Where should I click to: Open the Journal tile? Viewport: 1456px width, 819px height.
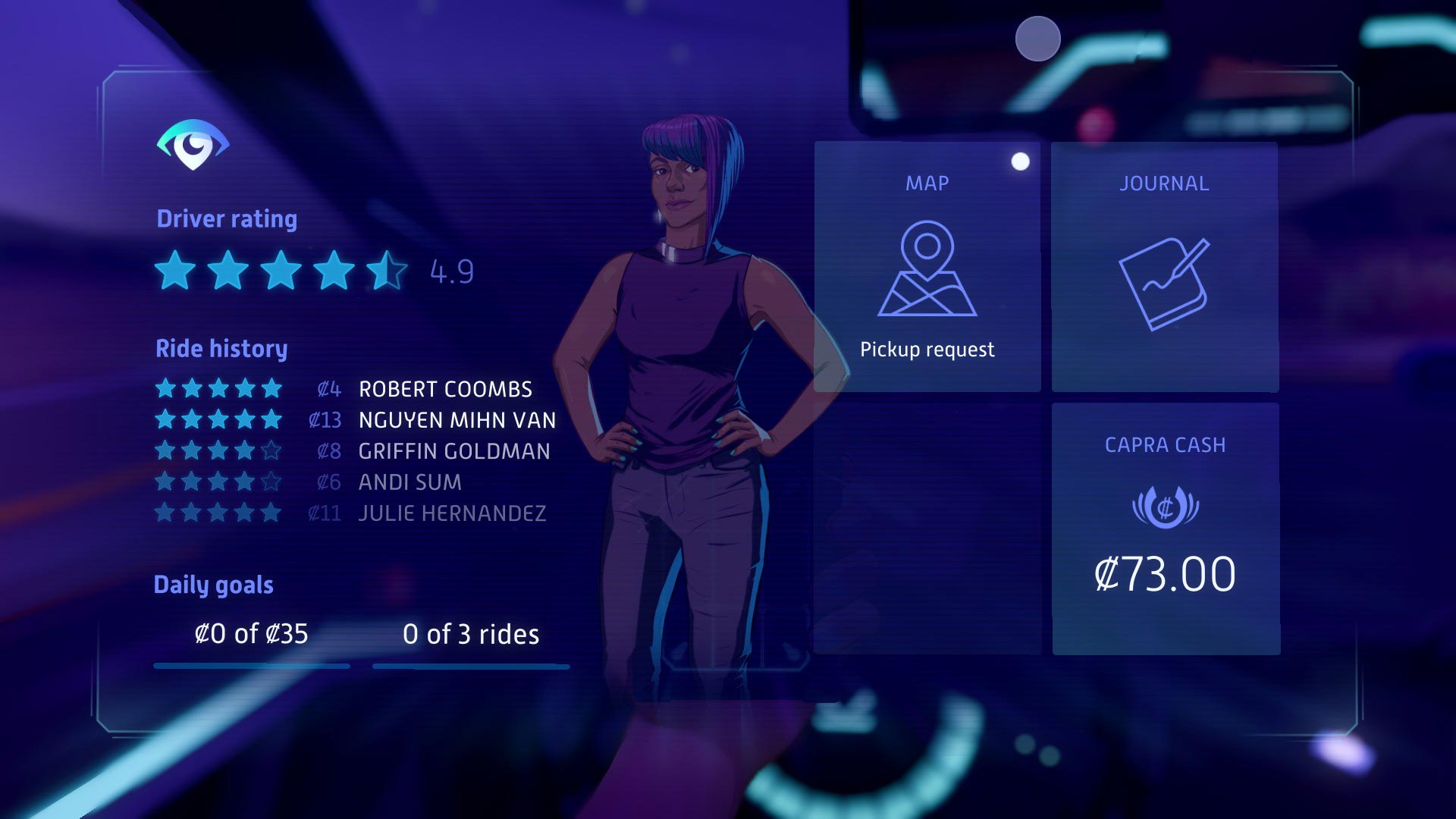[1165, 267]
